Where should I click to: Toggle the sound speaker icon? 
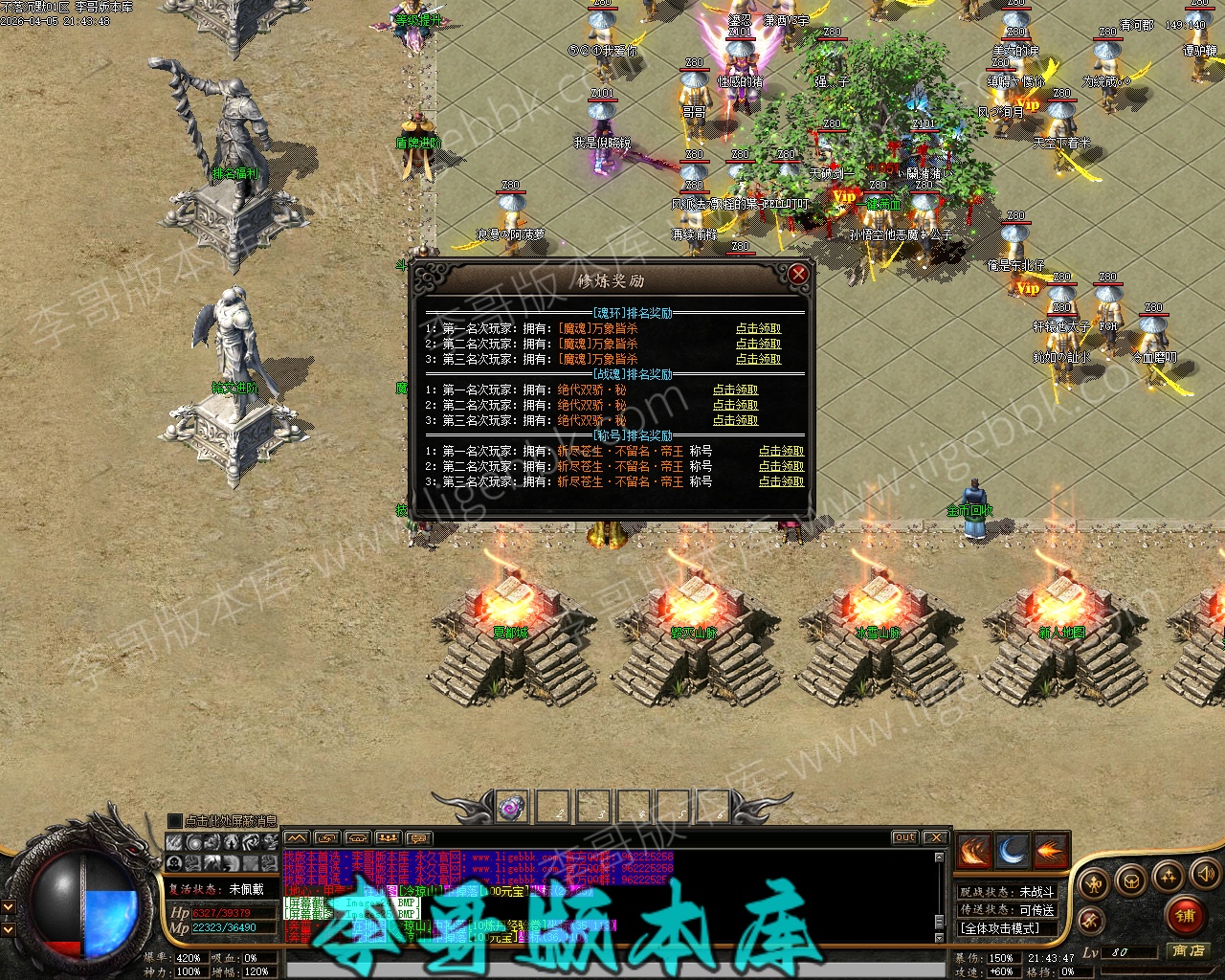tap(1204, 874)
